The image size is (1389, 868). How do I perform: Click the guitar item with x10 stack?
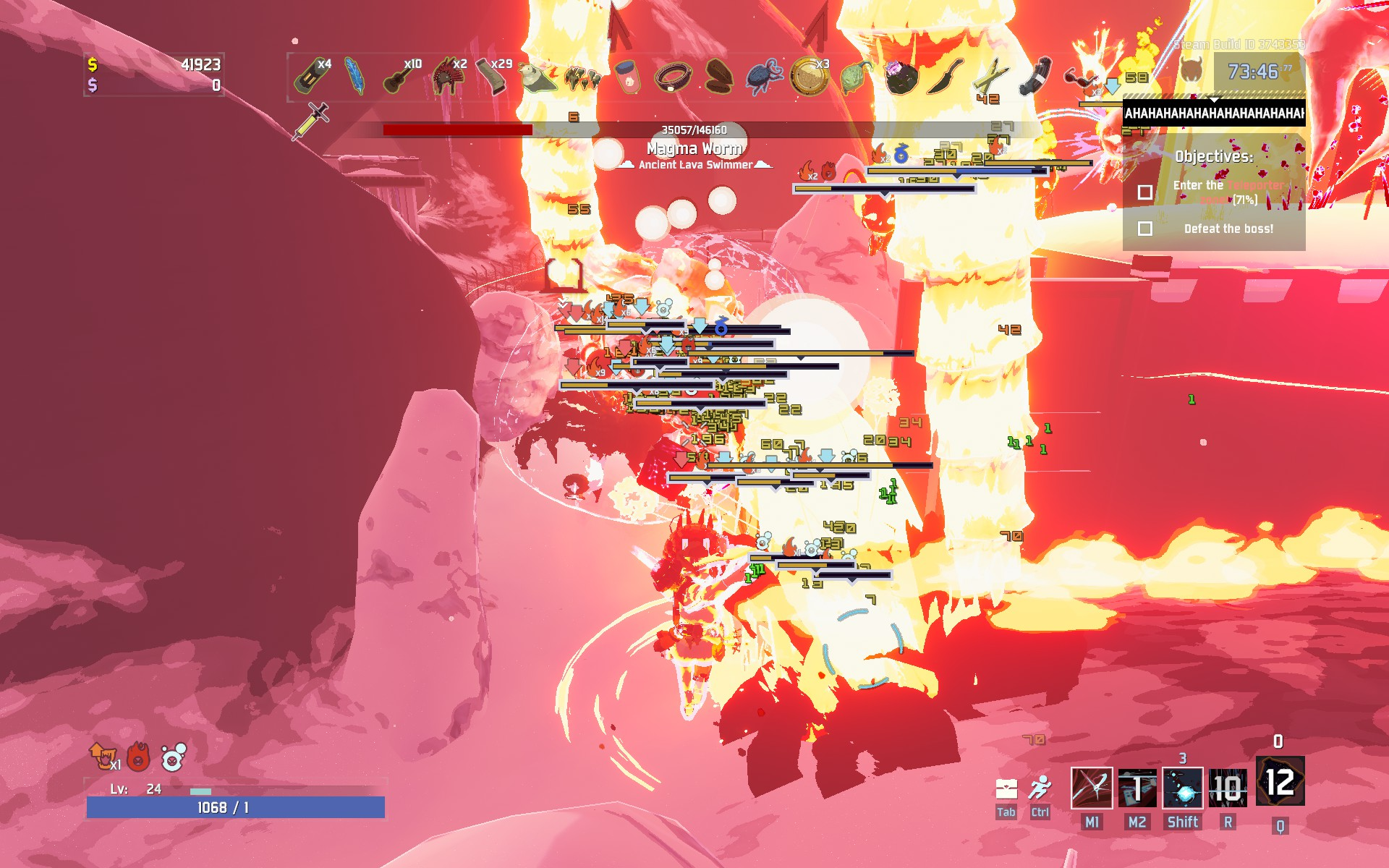coord(399,77)
